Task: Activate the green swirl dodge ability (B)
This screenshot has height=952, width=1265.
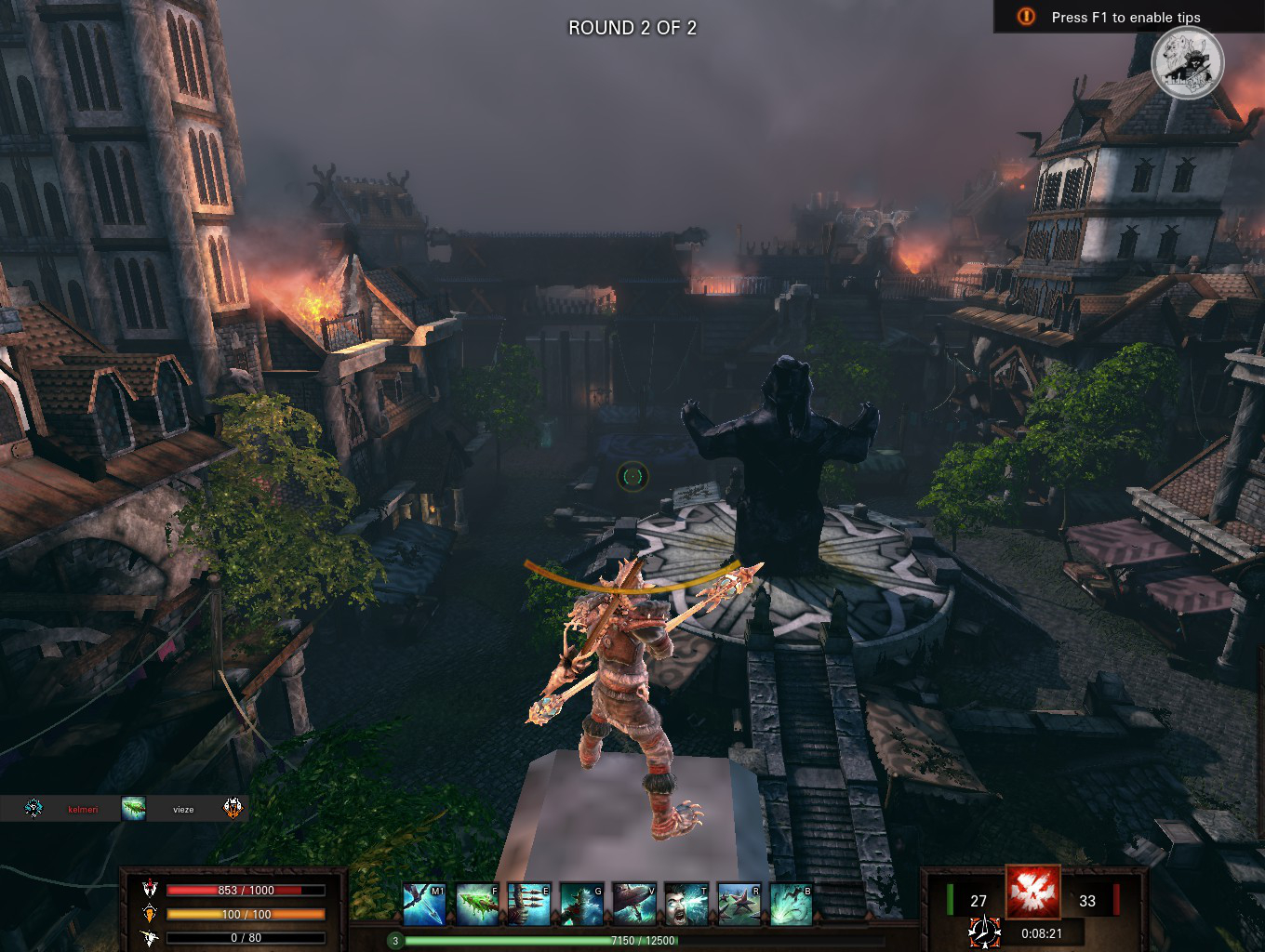Action: (791, 905)
